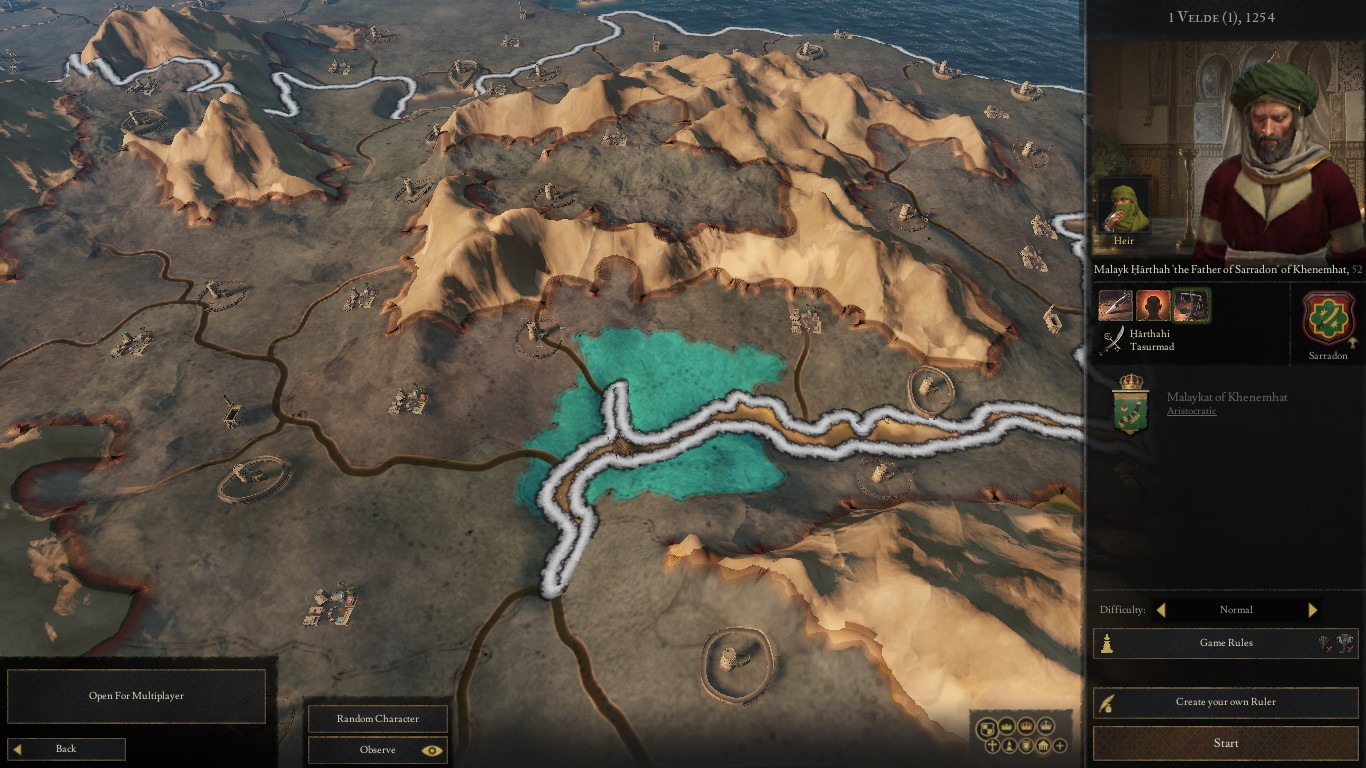Select the Realms map mode shield icon
1366x768 pixels.
988,728
